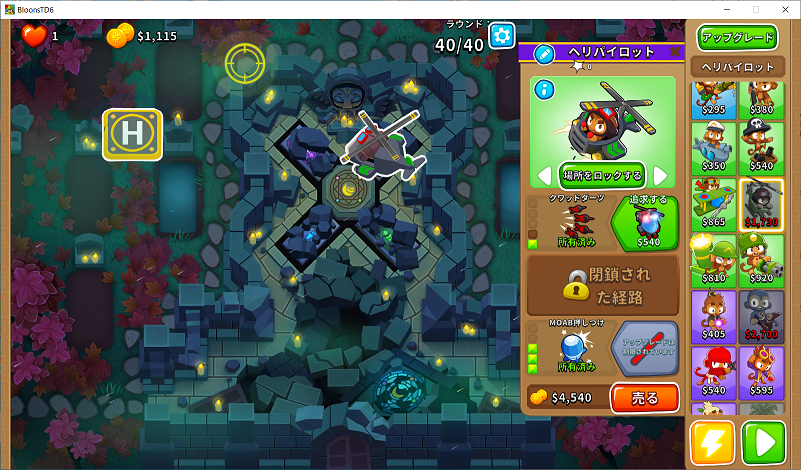Switch targeting with the left arrow
The image size is (801, 470).
tap(545, 176)
